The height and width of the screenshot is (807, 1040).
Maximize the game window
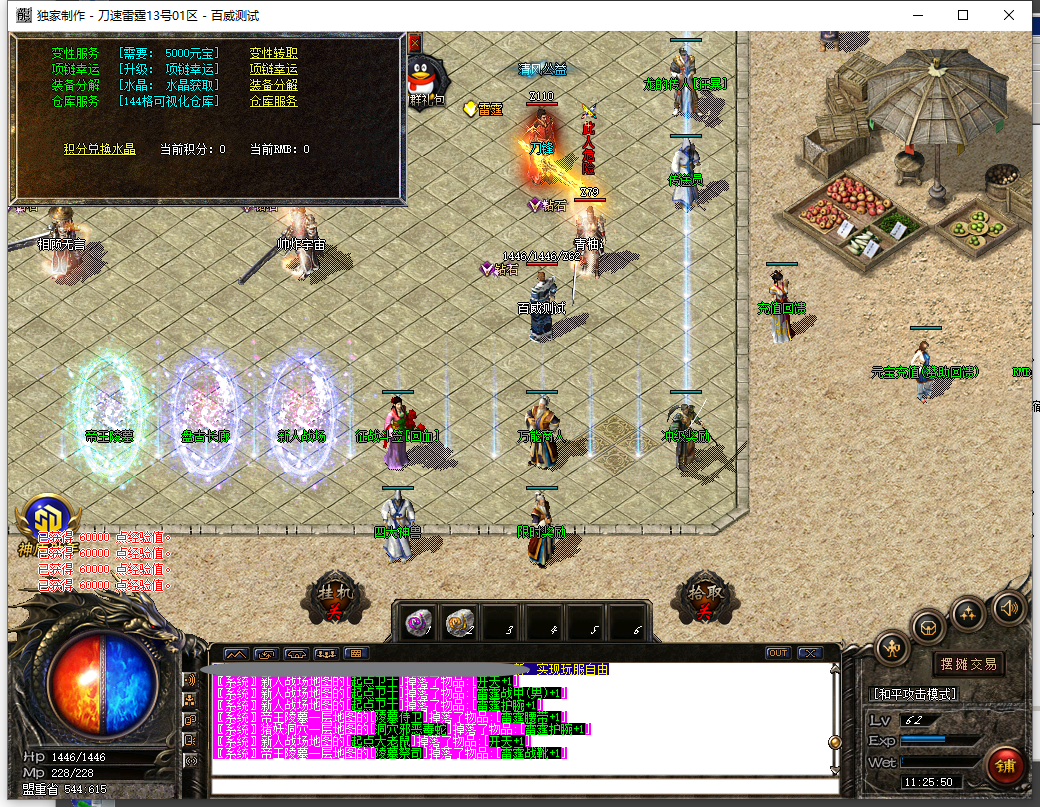click(x=963, y=15)
